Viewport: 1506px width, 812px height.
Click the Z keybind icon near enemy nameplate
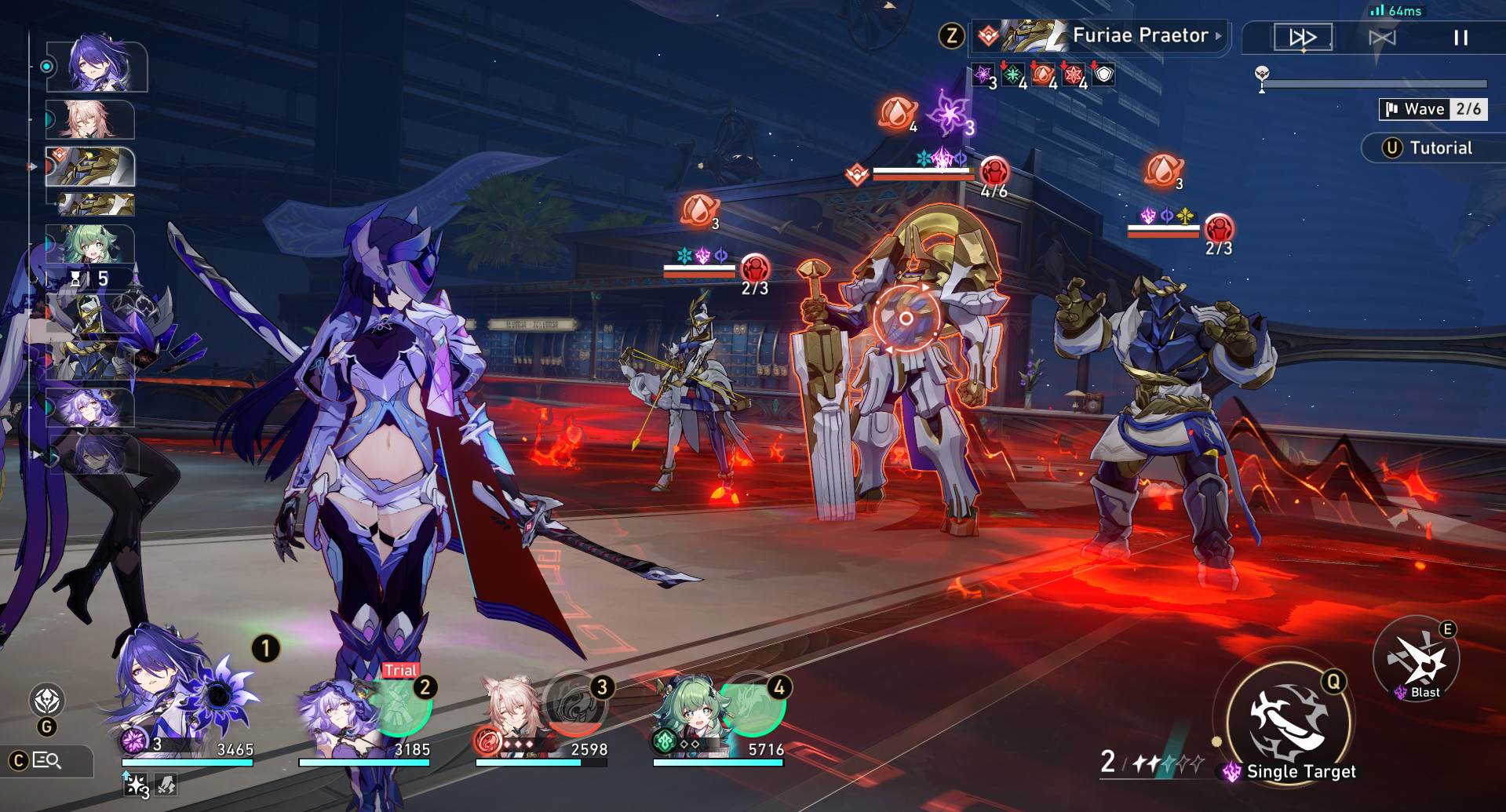point(952,35)
